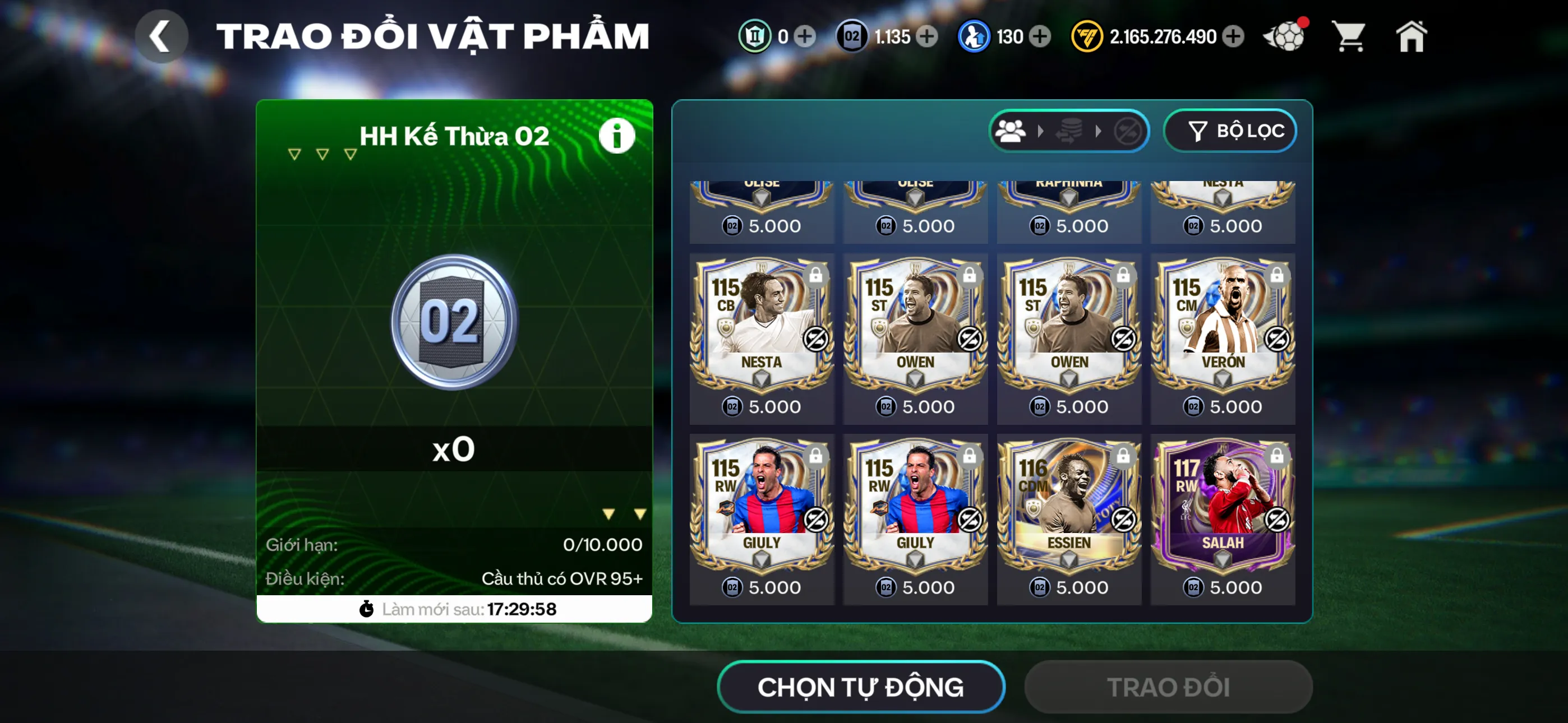Click the blue player rental currency icon
Screen dimensions: 1568x723
coord(974,36)
